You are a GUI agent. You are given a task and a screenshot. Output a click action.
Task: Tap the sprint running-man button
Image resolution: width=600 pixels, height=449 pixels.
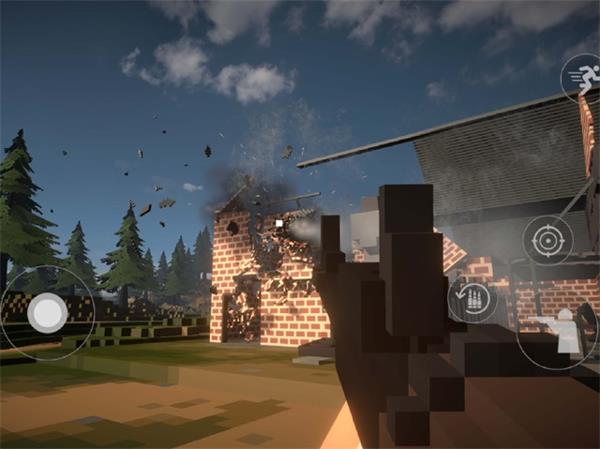581,75
